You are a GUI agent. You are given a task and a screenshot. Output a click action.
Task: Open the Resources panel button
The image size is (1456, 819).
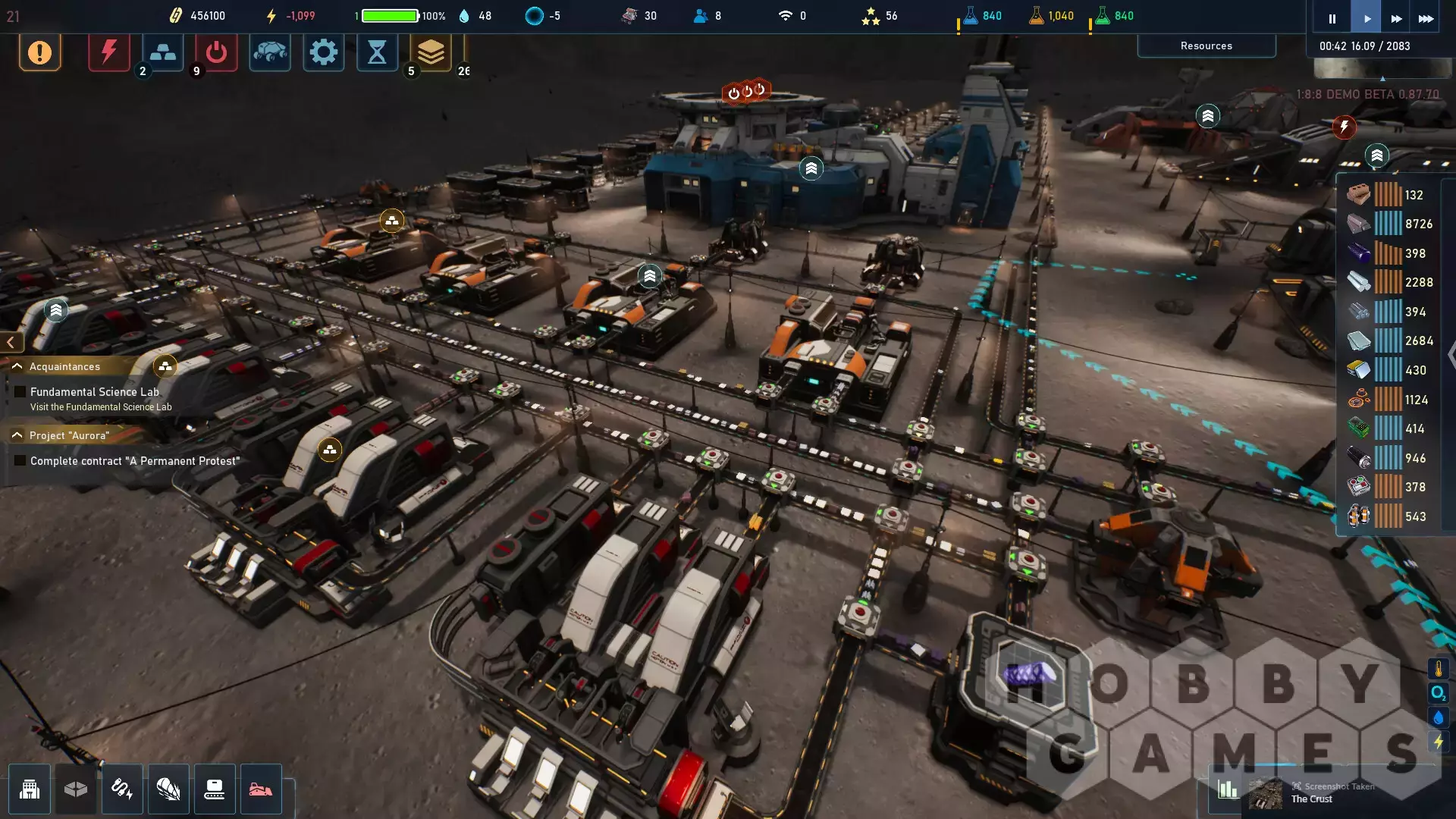[x=1206, y=46]
